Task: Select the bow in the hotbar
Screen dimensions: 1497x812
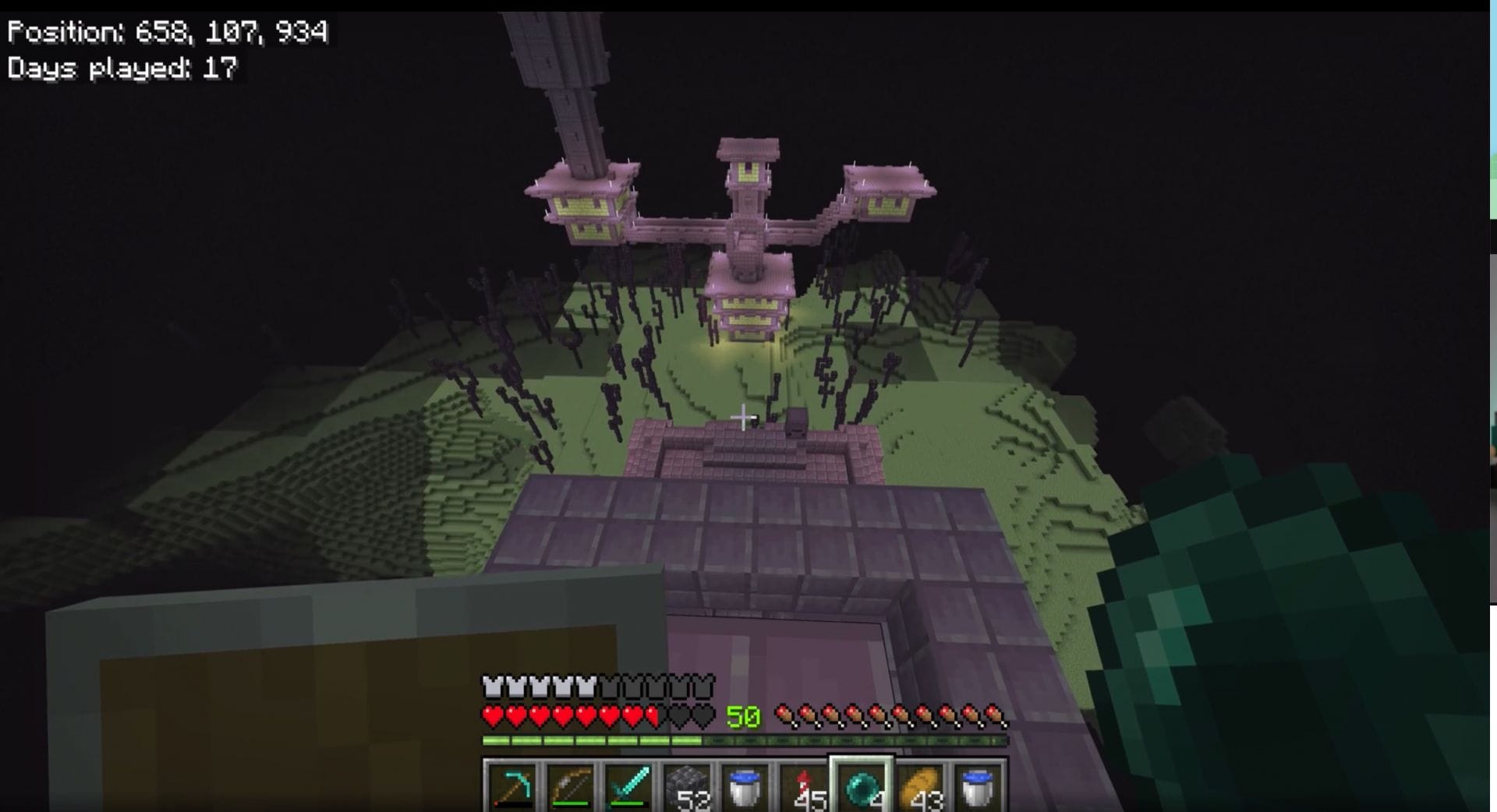Action: tap(569, 786)
